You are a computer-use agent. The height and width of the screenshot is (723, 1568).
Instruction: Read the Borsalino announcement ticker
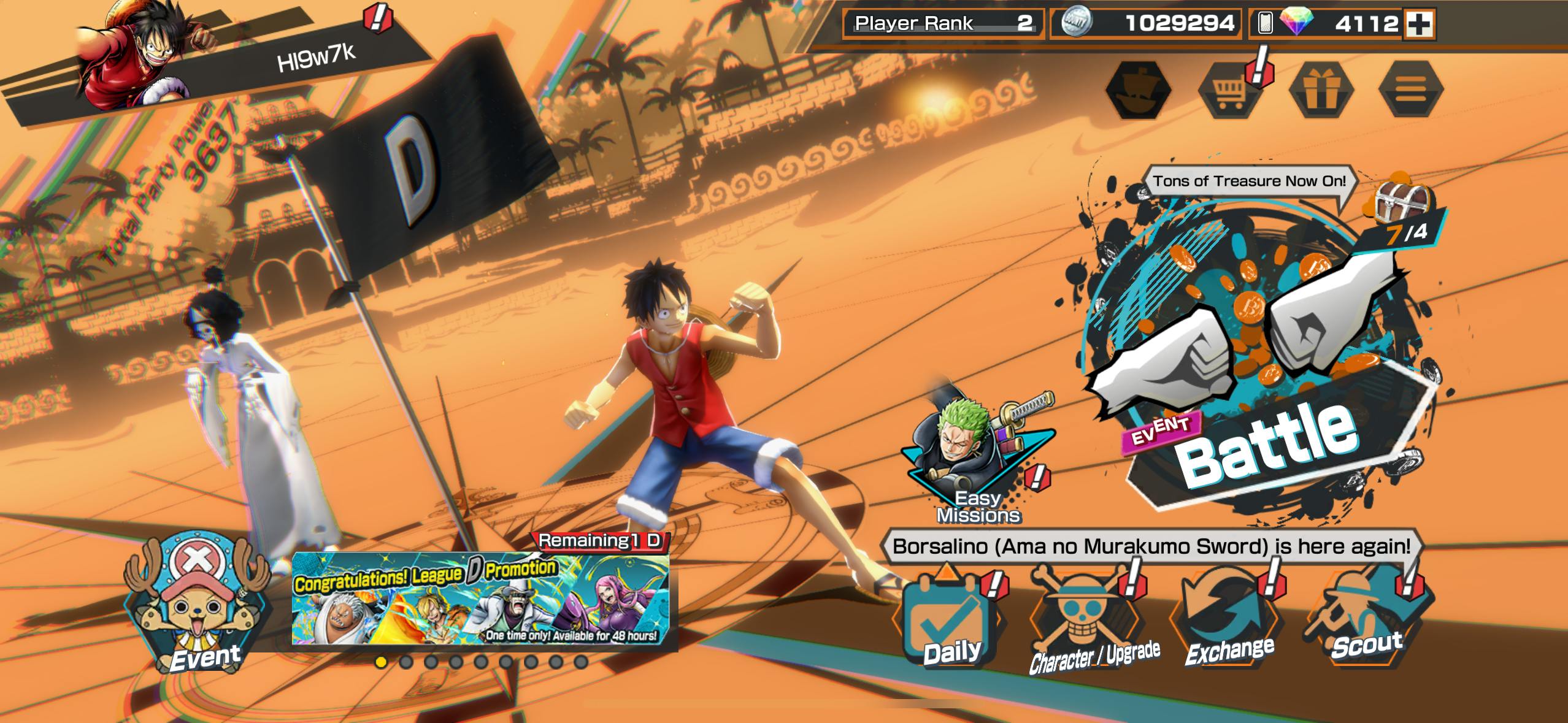(1151, 546)
